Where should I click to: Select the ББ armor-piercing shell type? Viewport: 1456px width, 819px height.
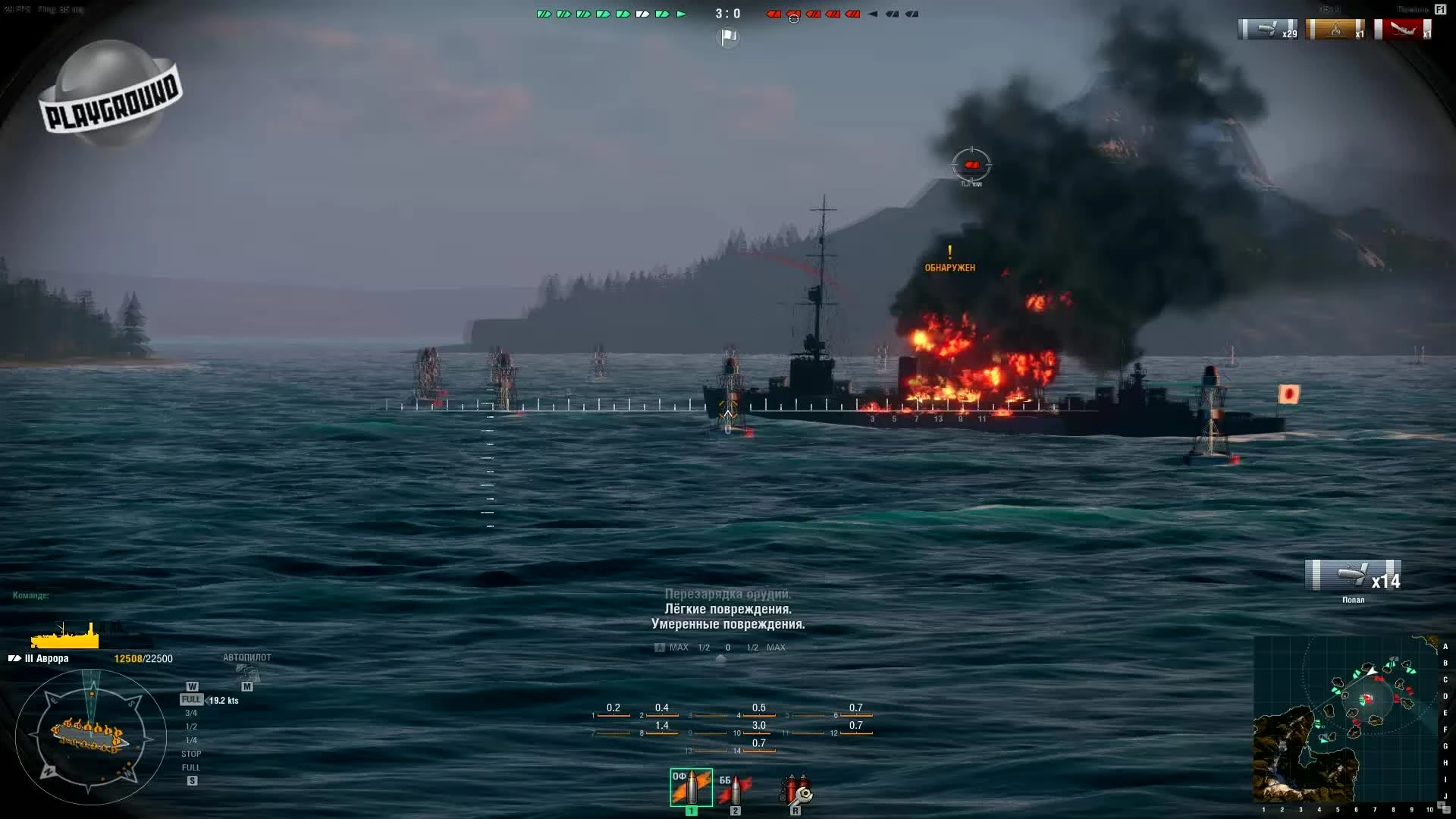[734, 786]
